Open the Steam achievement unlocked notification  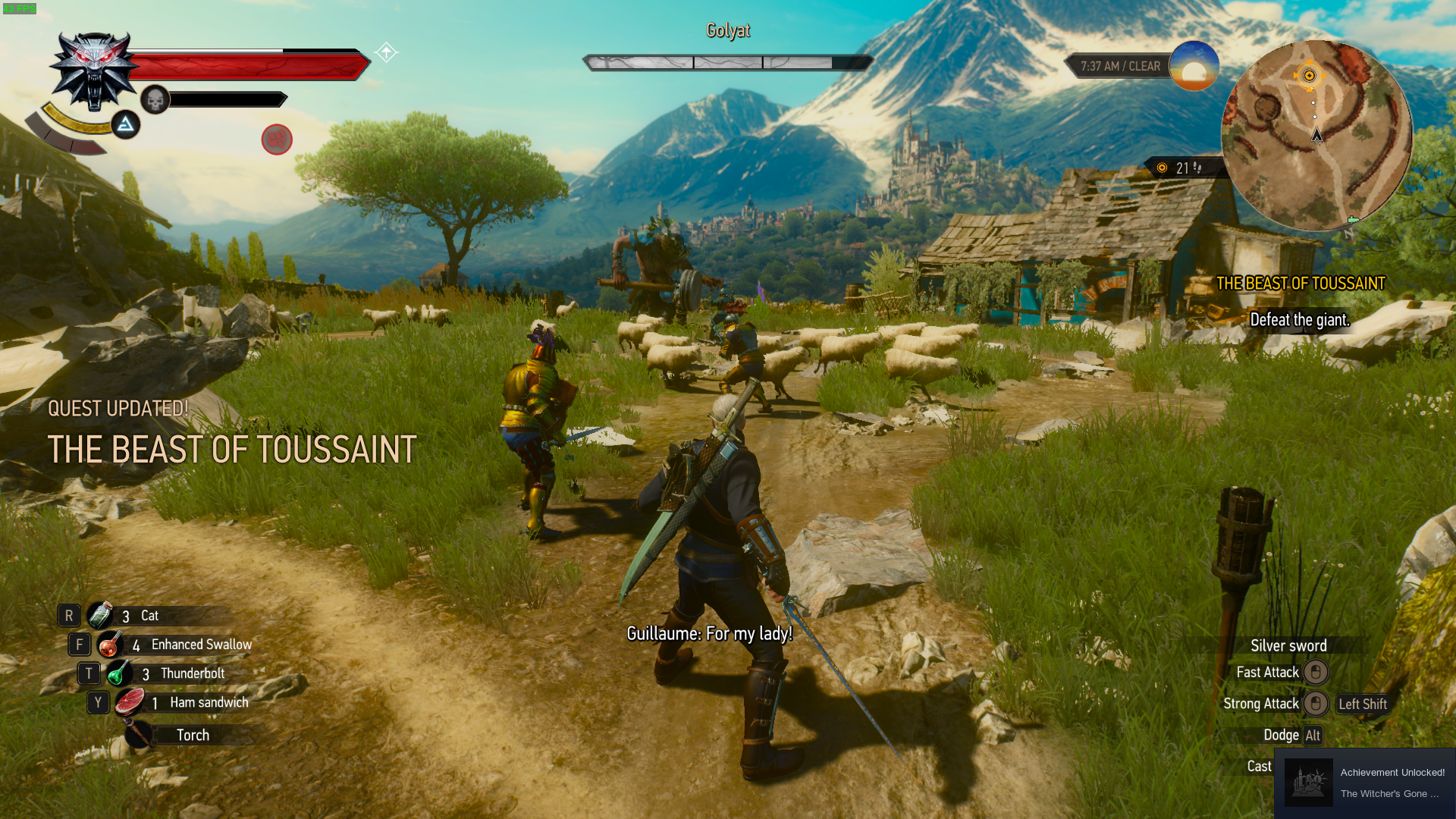click(x=1365, y=783)
